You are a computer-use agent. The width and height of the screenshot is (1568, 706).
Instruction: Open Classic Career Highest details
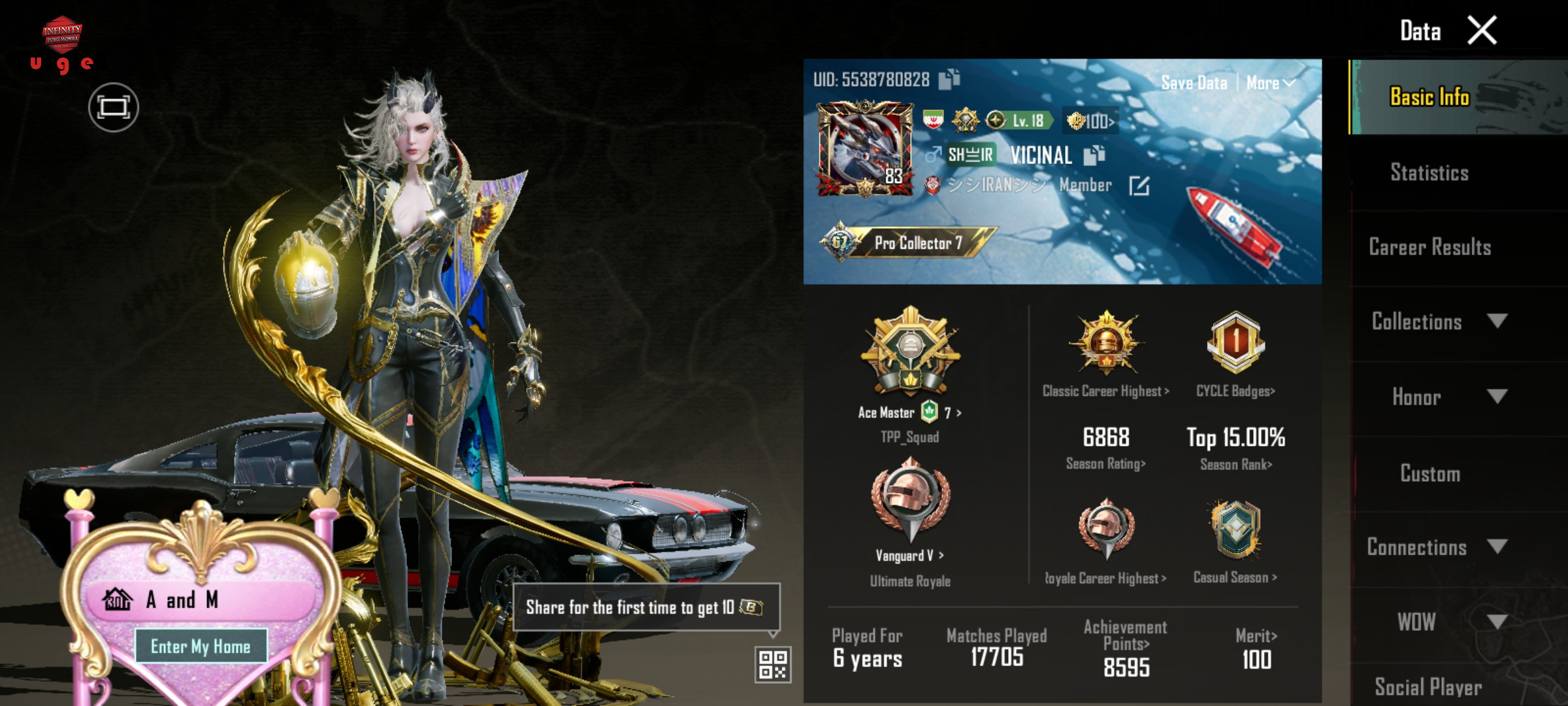pos(1105,391)
